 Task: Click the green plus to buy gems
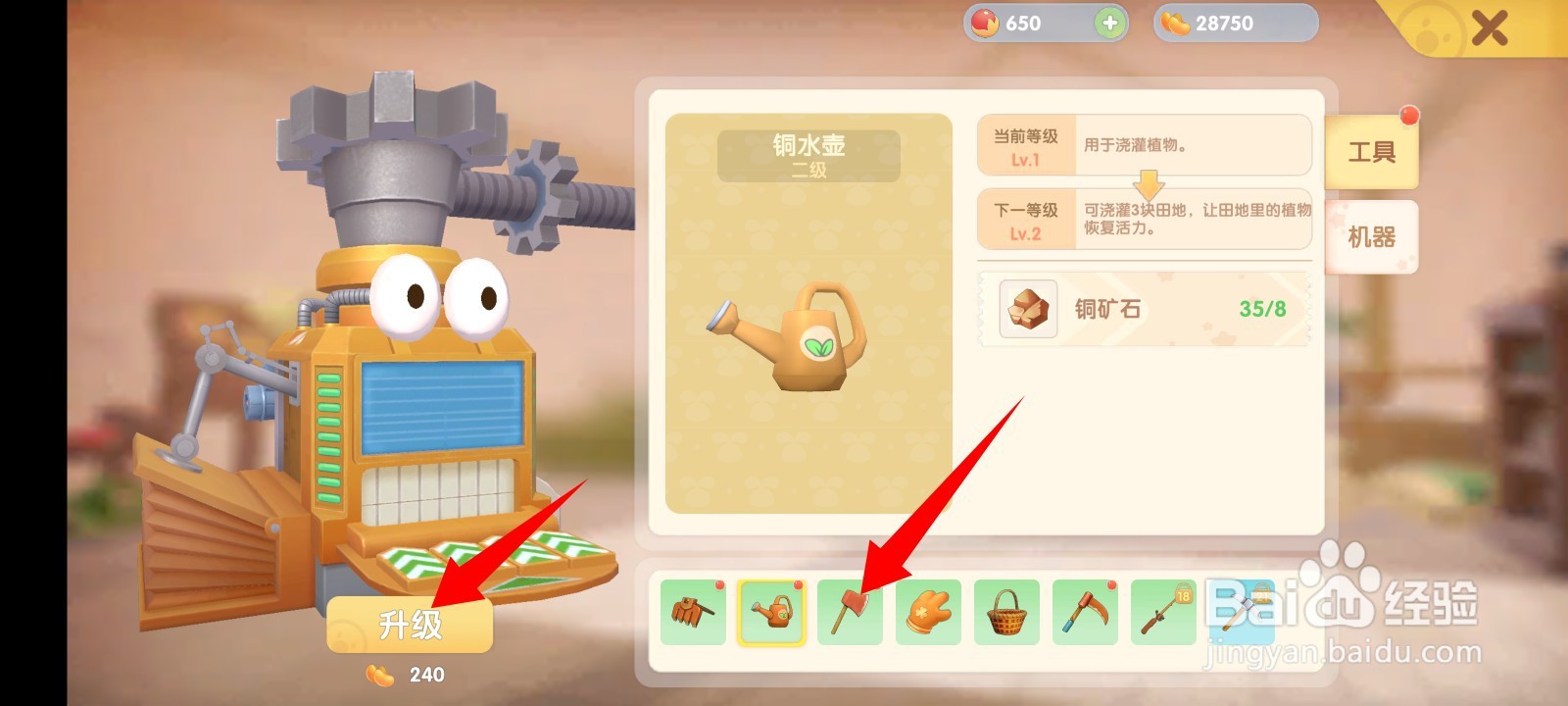(x=1108, y=22)
